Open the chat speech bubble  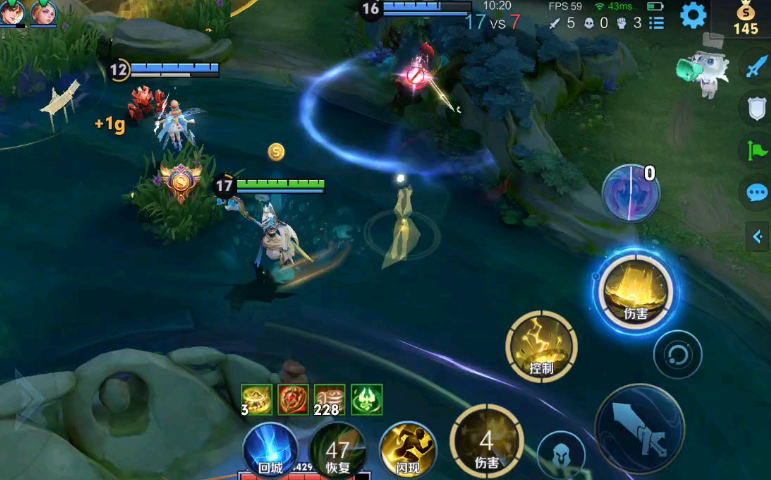pos(756,193)
